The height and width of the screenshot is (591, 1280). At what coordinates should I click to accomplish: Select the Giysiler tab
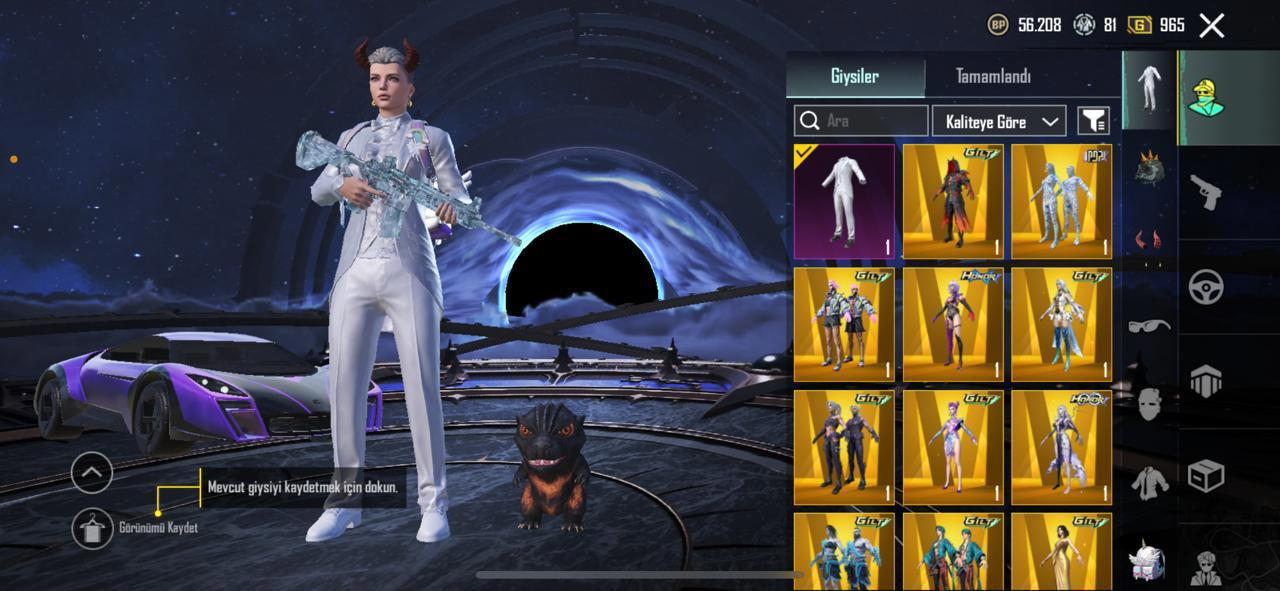click(x=855, y=77)
